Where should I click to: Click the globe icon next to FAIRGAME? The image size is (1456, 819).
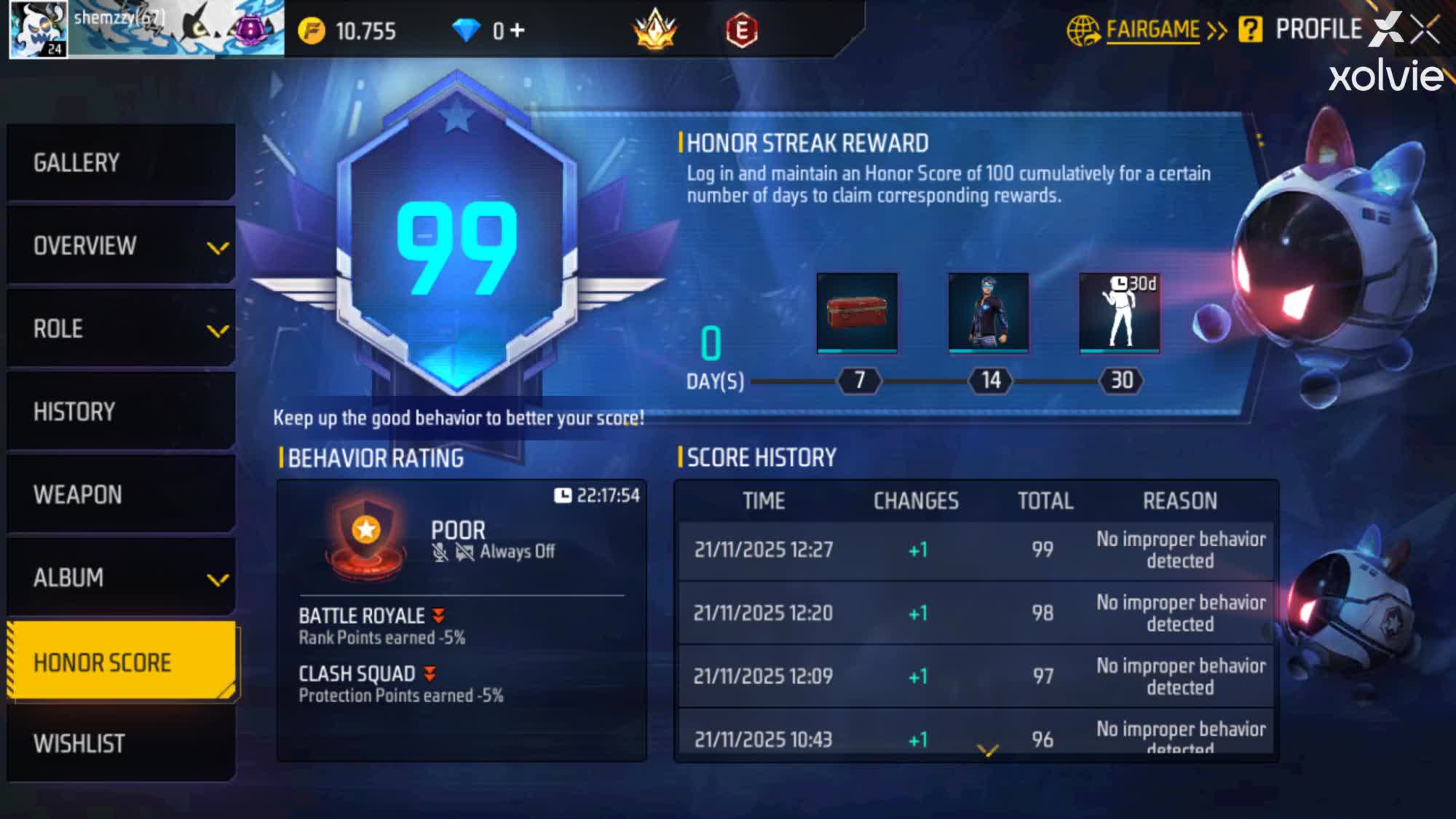click(1085, 29)
